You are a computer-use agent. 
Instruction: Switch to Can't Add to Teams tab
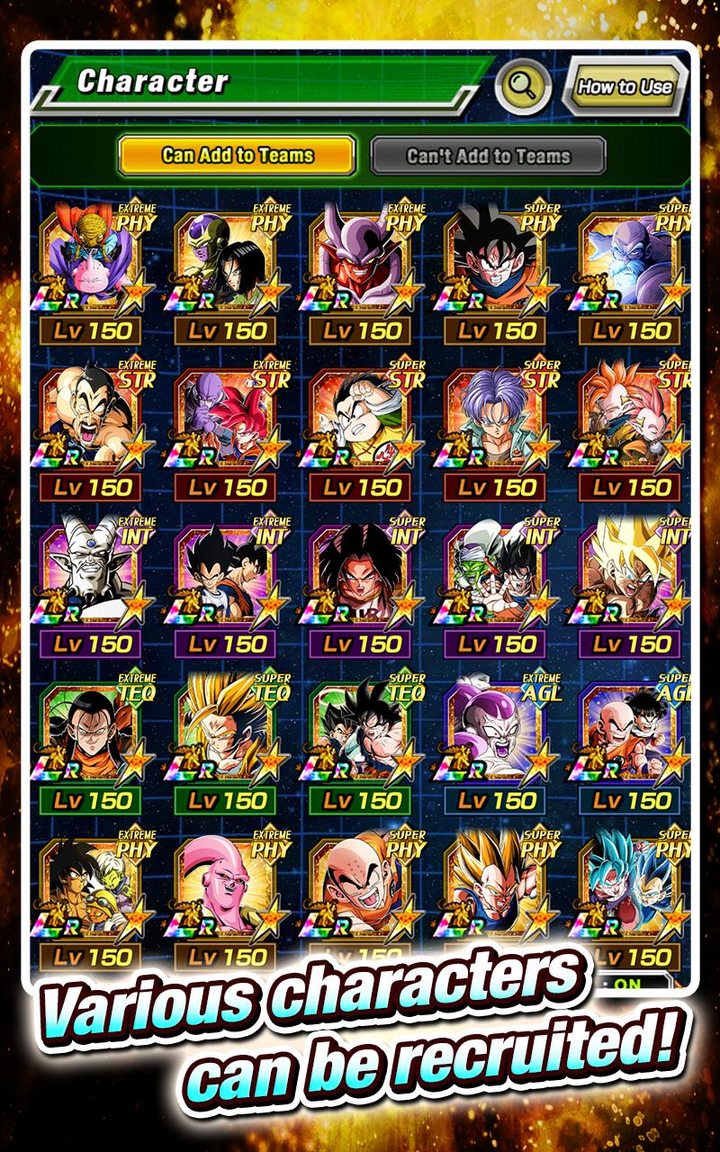pos(488,156)
